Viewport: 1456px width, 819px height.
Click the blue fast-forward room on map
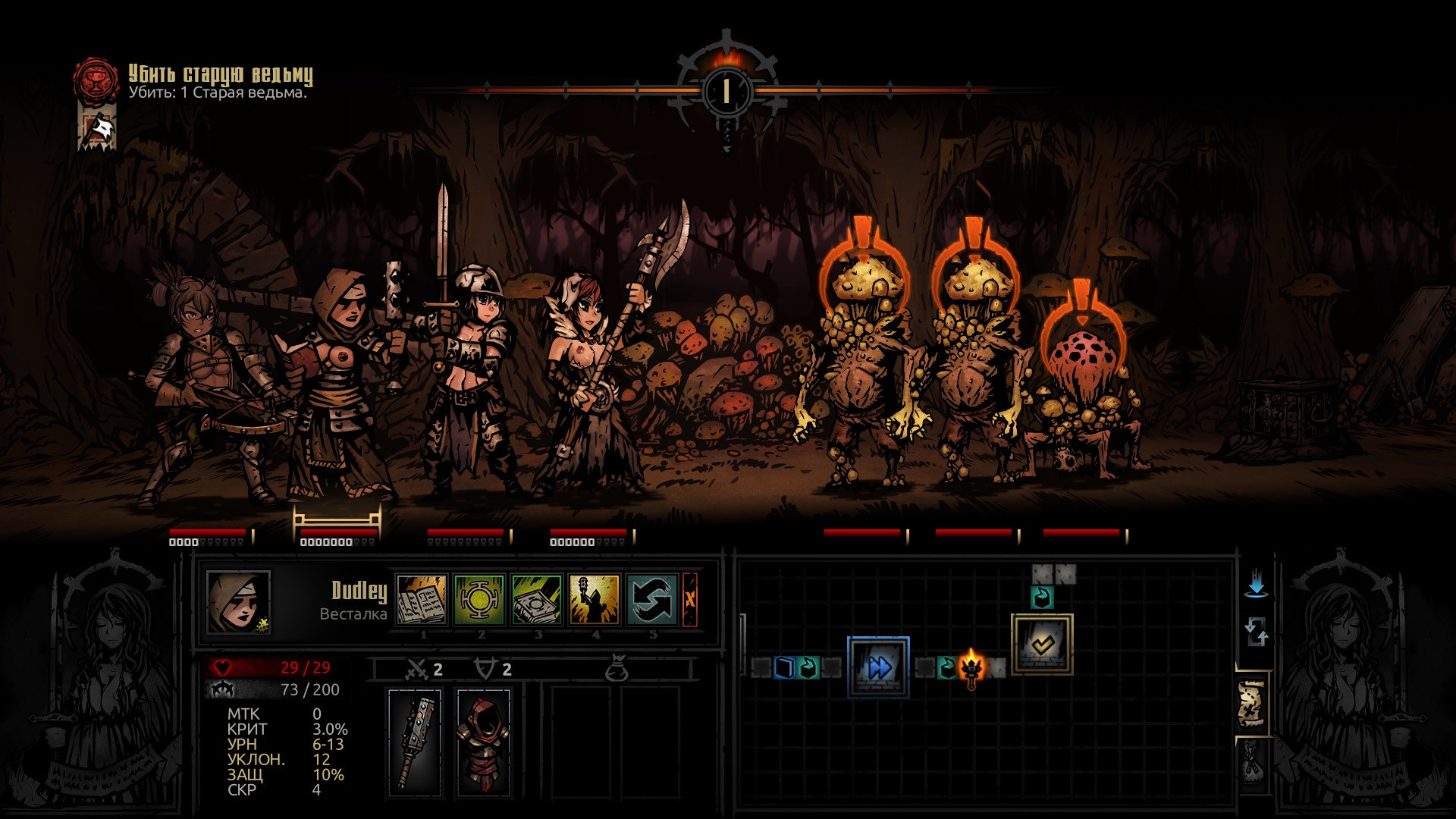pyautogui.click(x=878, y=667)
